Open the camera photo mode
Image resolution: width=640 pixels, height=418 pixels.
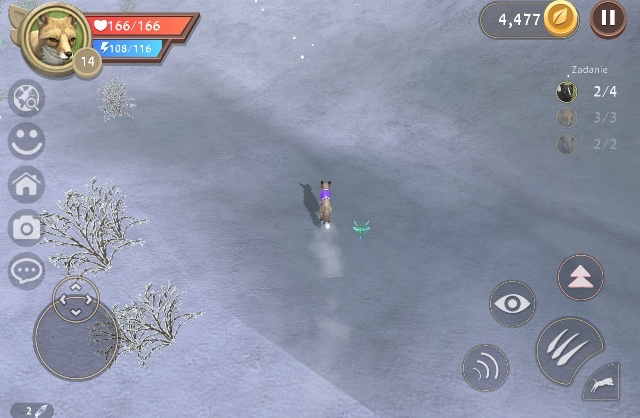coord(26,228)
